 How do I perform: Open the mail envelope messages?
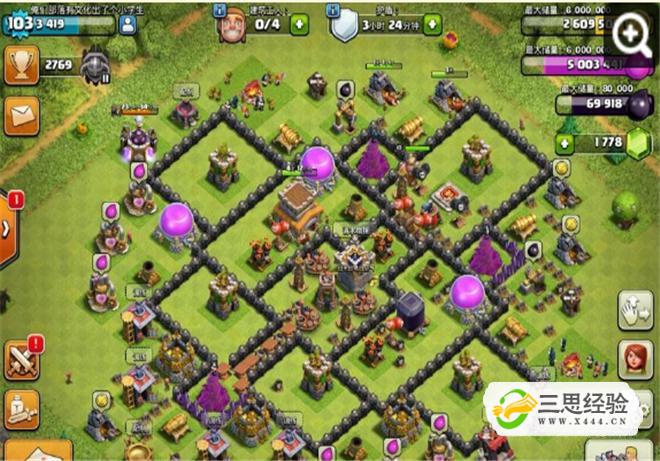(19, 117)
